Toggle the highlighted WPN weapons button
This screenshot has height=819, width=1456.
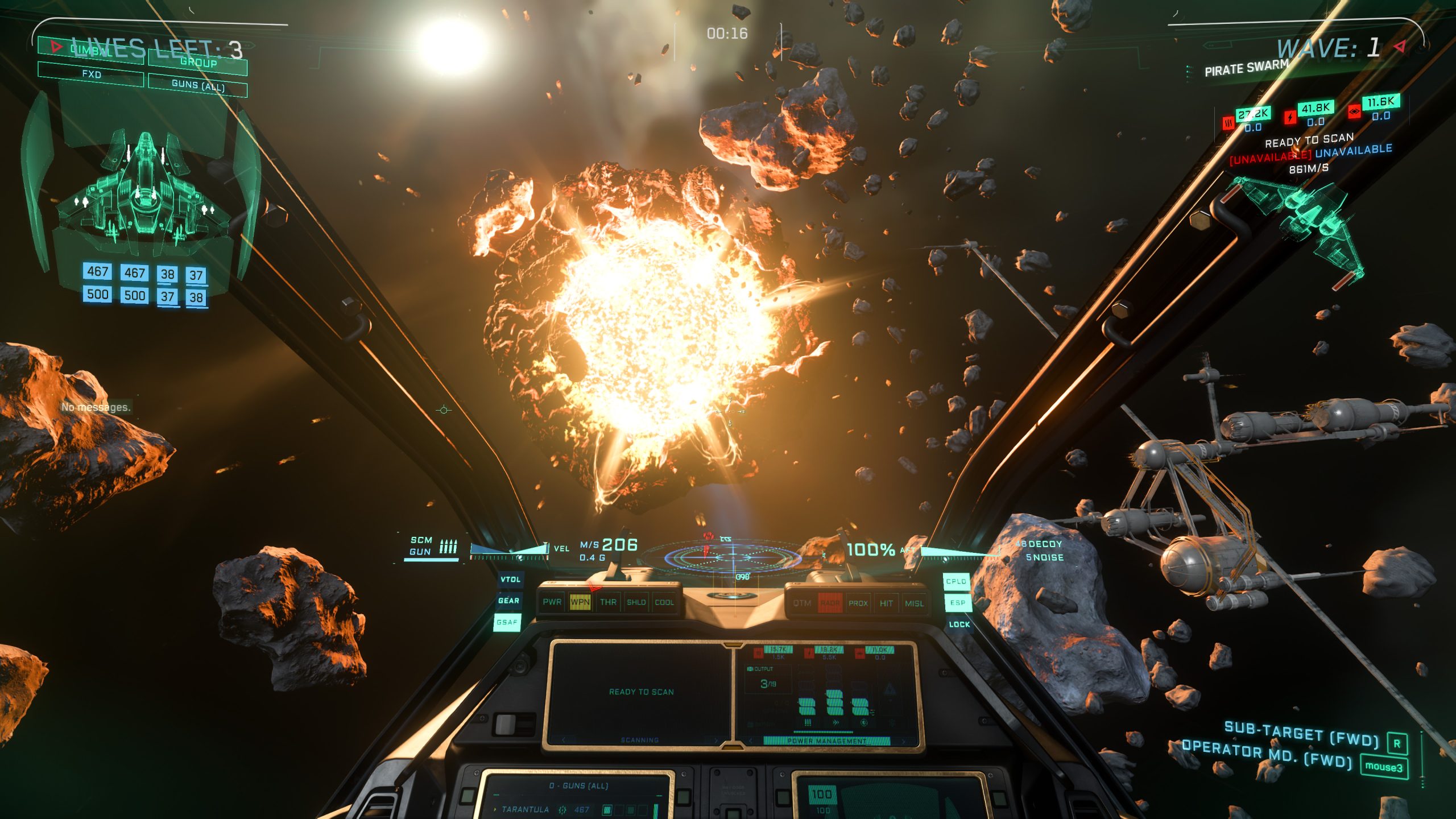580,602
